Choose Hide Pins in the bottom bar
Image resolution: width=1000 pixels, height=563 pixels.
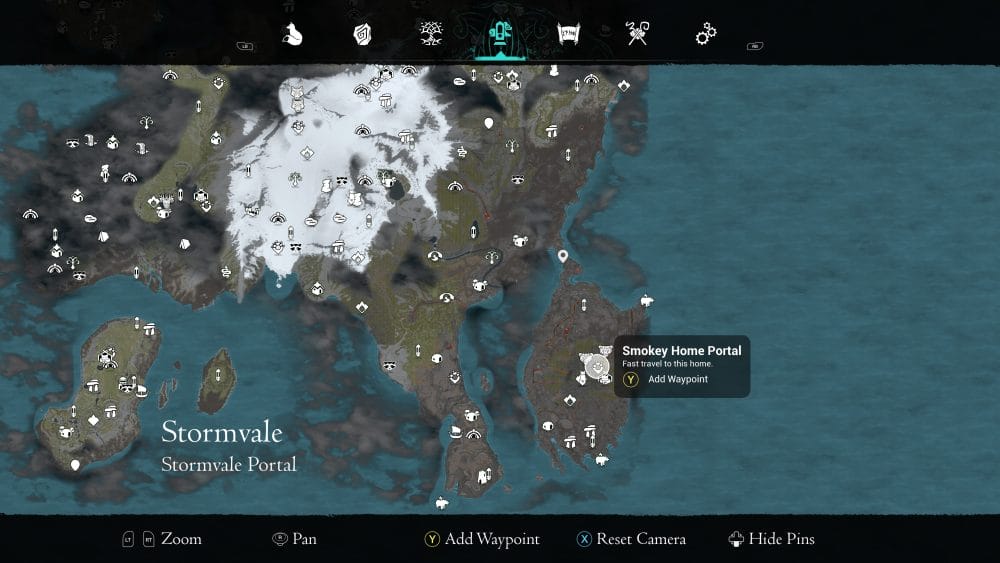[x=783, y=539]
